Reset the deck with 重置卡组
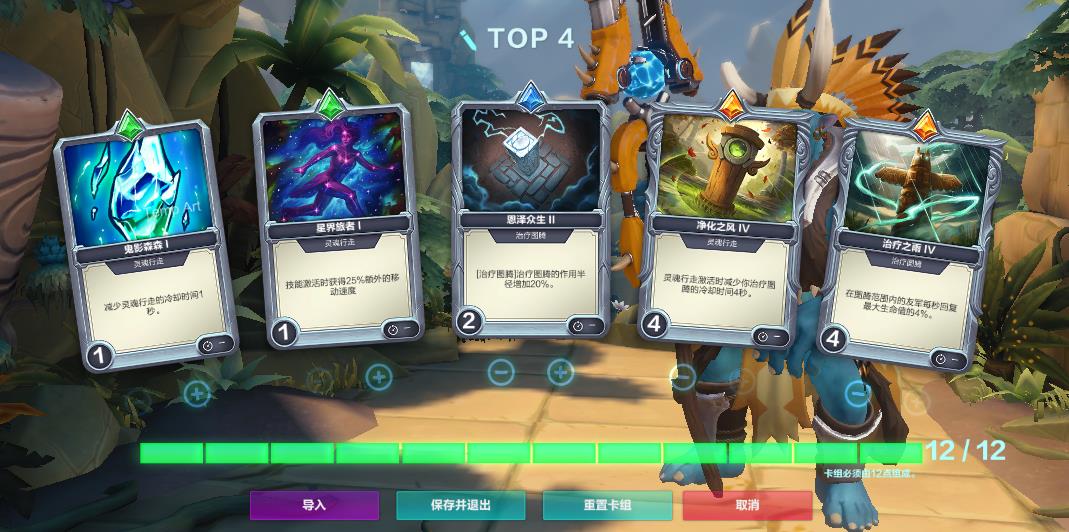 (x=607, y=505)
